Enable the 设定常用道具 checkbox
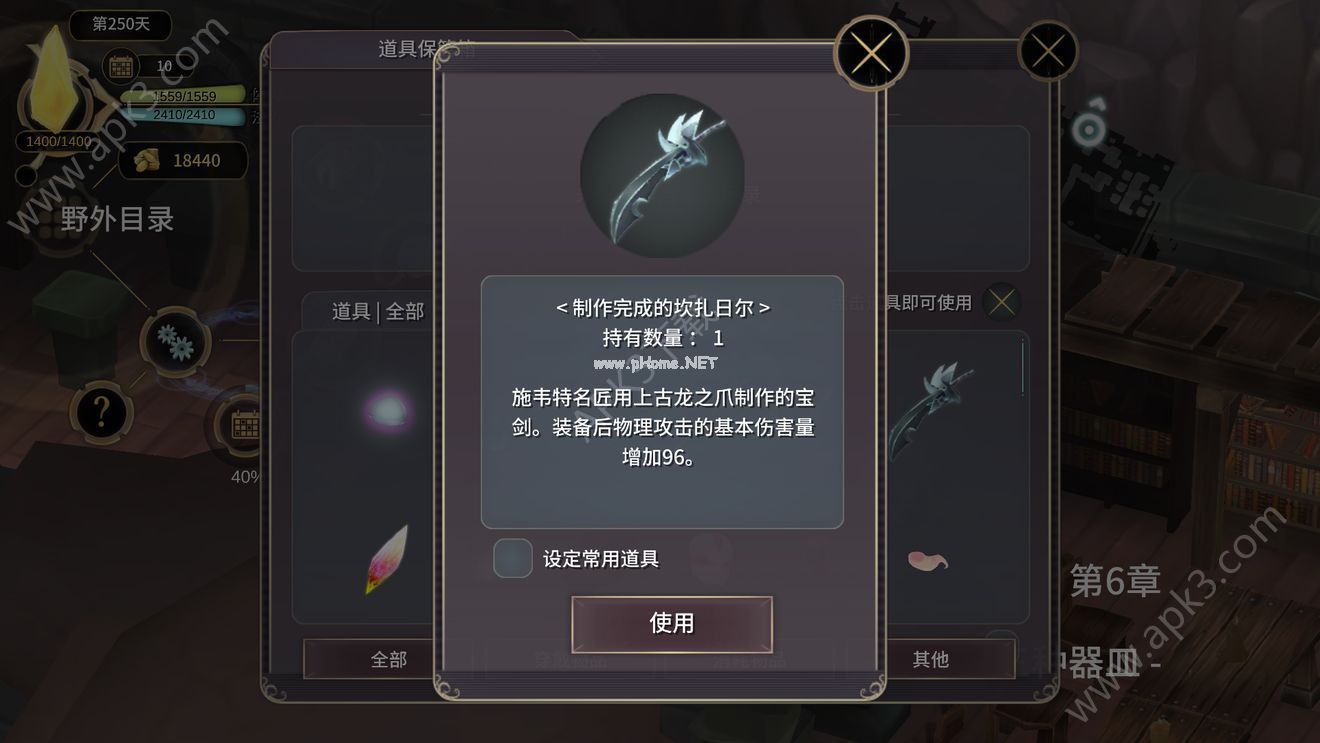Viewport: 1320px width, 743px height. coord(512,559)
